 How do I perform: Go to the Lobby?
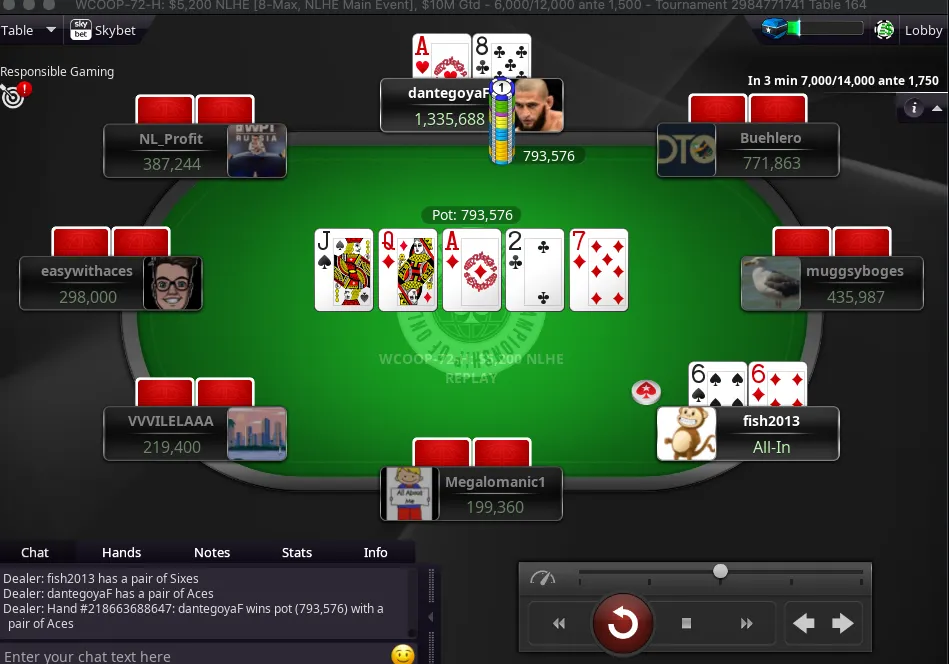[923, 30]
